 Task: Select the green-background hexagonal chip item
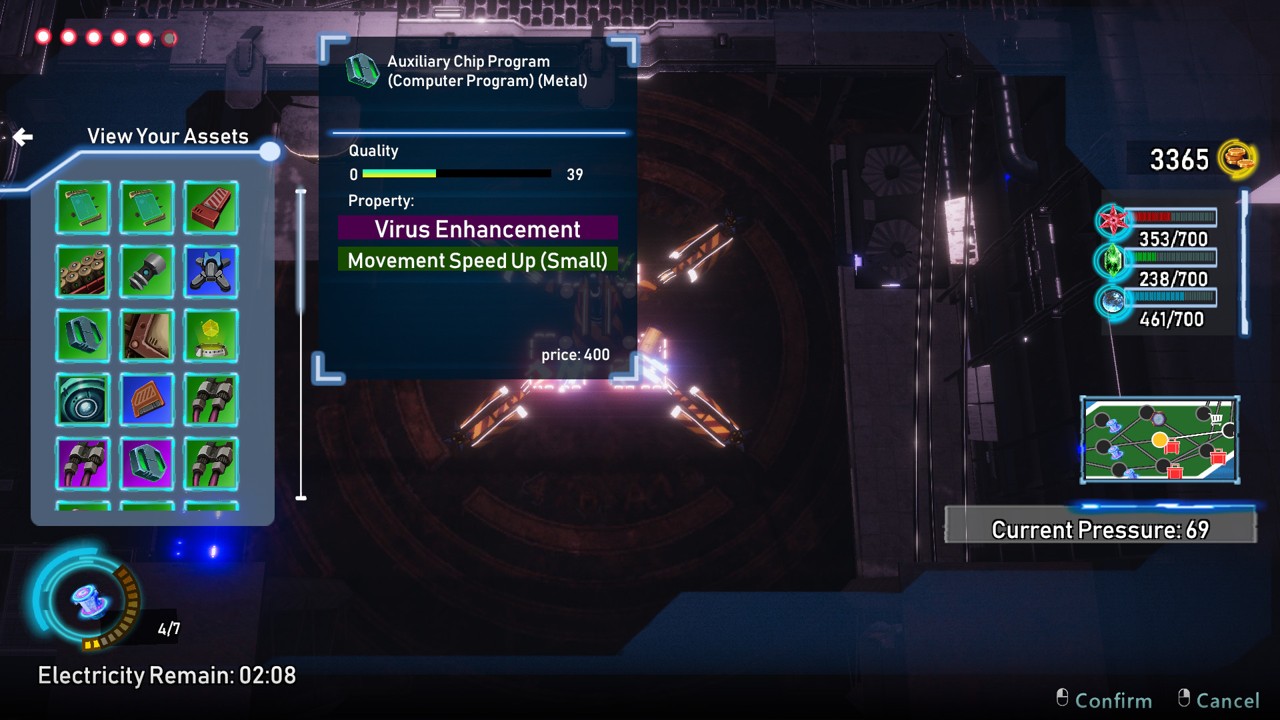click(x=83, y=336)
